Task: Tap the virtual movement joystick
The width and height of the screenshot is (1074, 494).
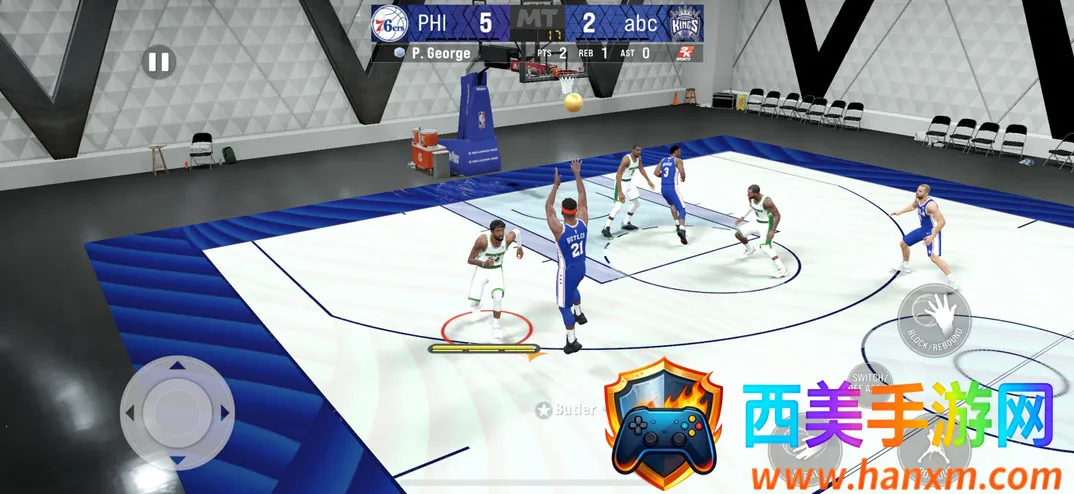Action: tap(177, 411)
